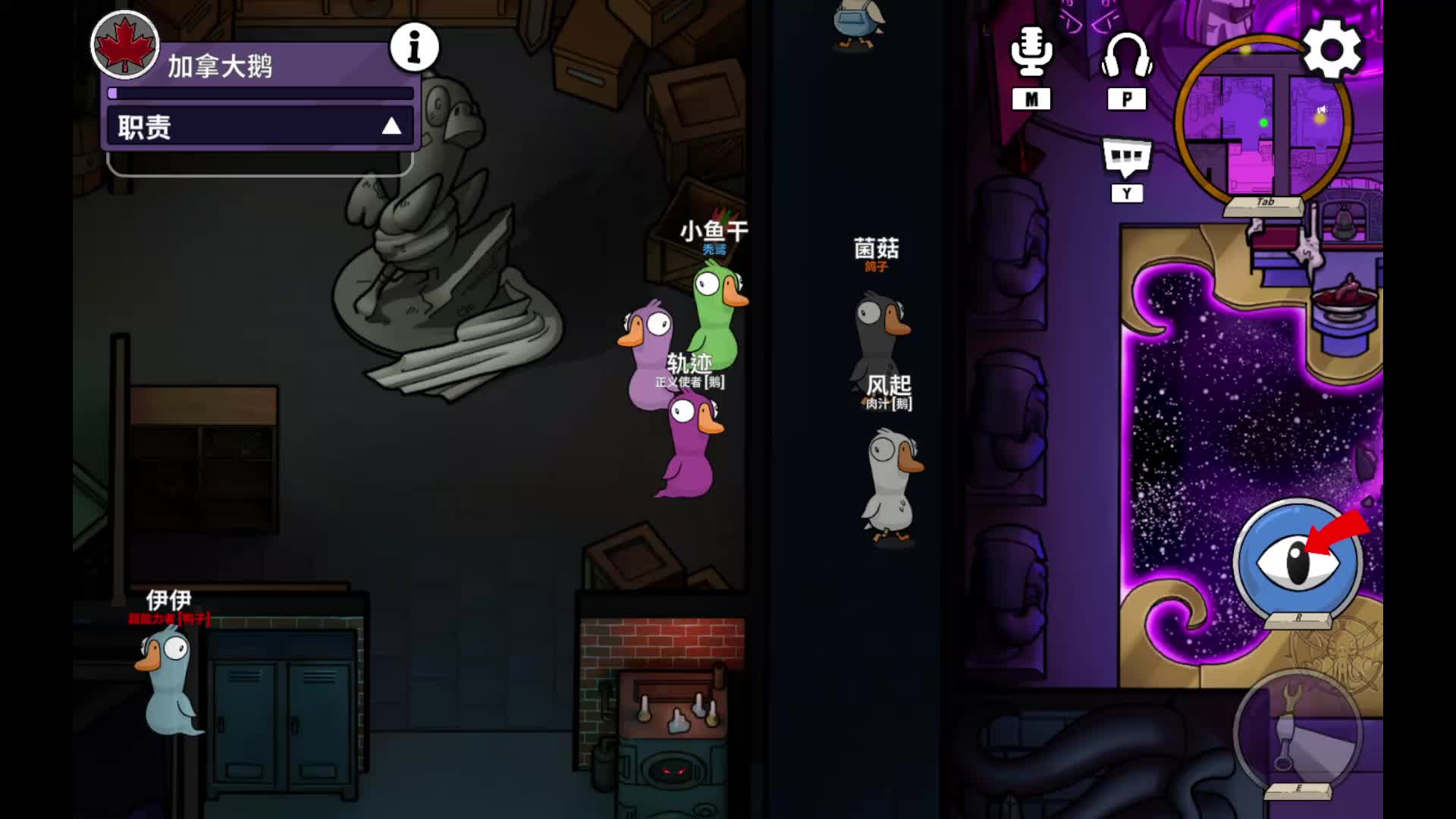
Task: Use the wrench action button
Action: pyautogui.click(x=1298, y=732)
